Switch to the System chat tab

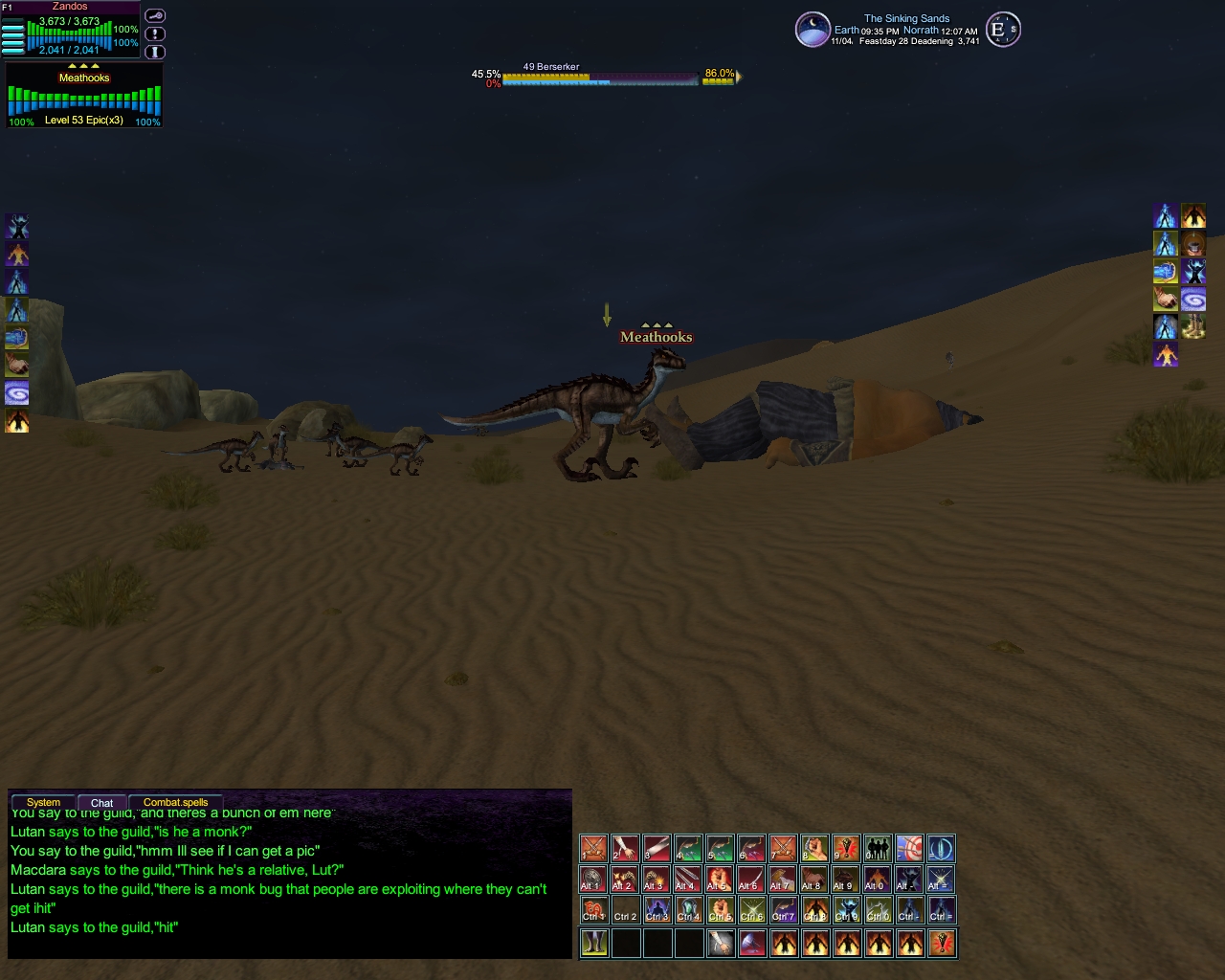[x=43, y=802]
